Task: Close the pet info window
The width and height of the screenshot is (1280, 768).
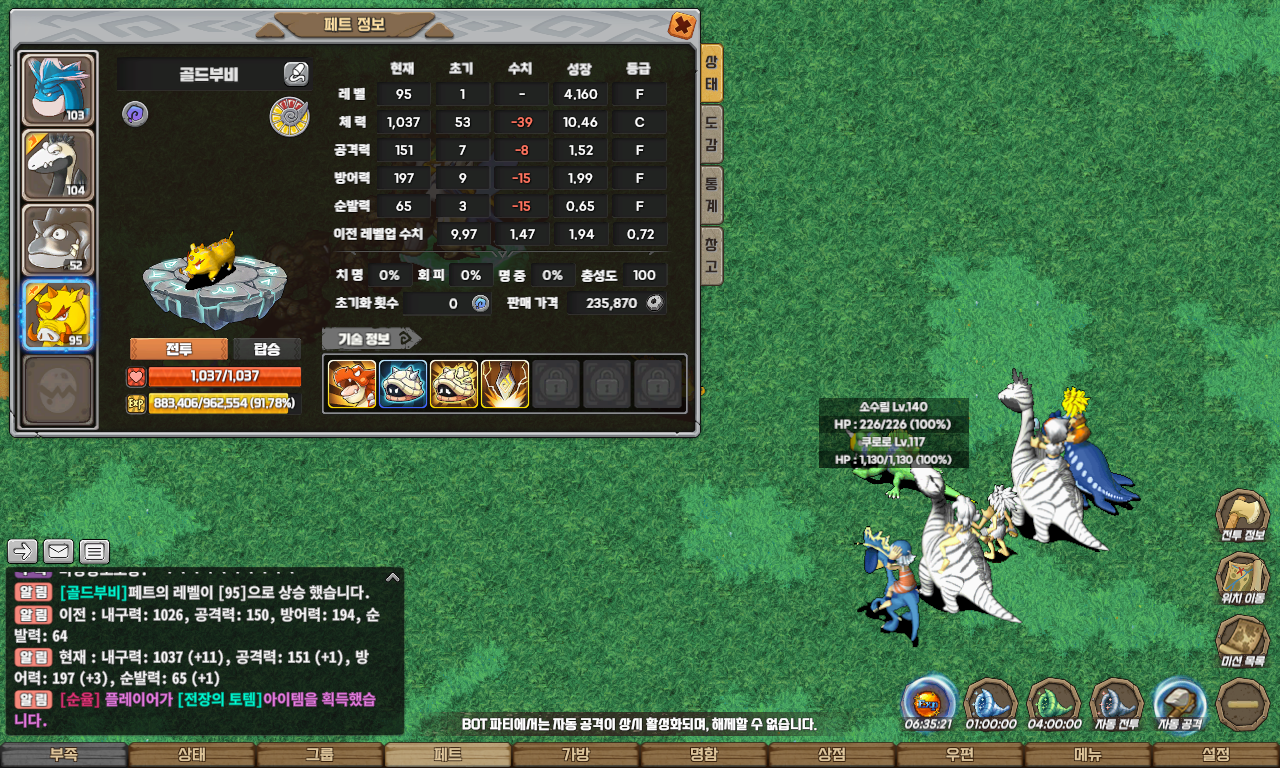Action: (681, 25)
